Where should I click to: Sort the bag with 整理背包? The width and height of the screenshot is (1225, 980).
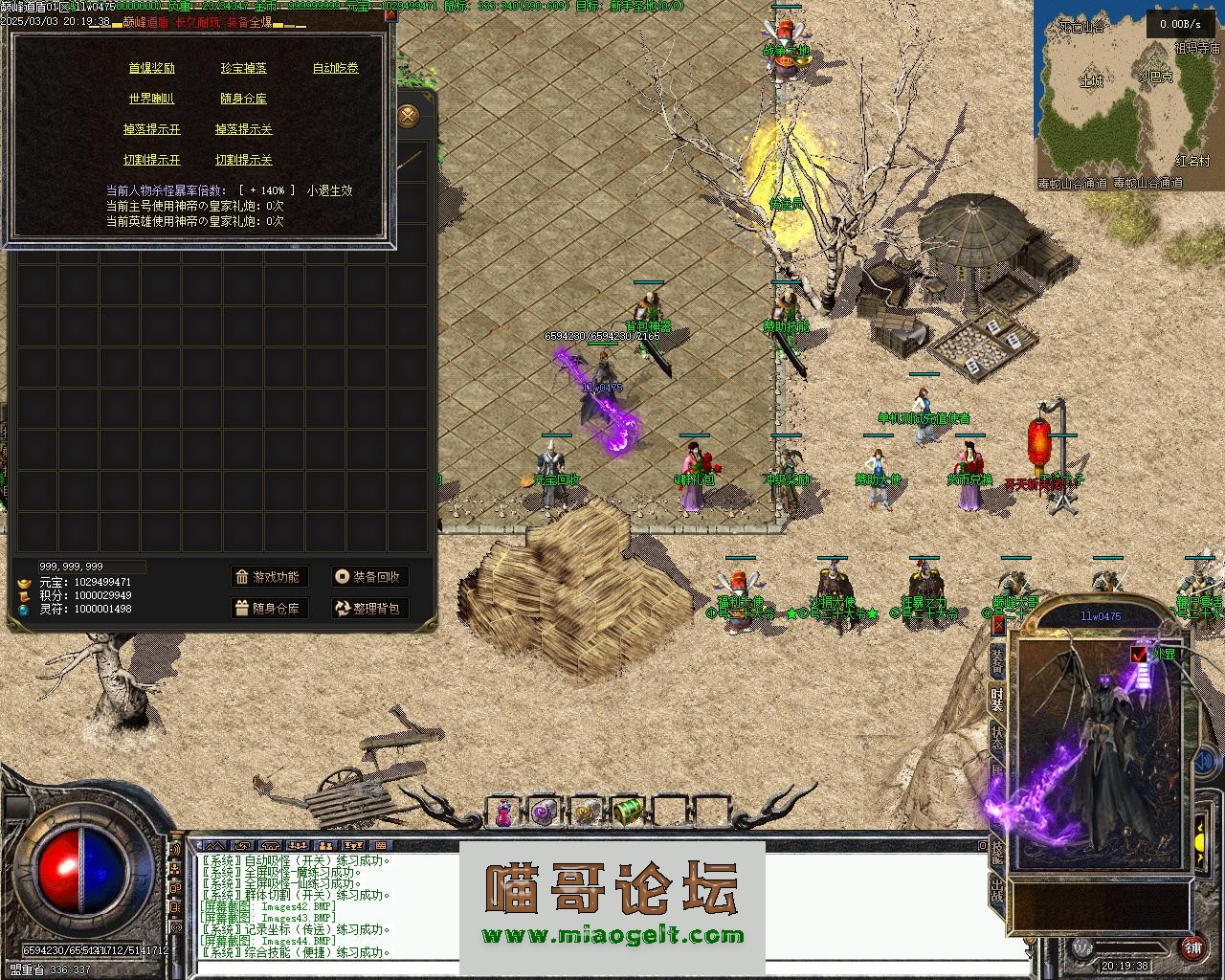(369, 608)
